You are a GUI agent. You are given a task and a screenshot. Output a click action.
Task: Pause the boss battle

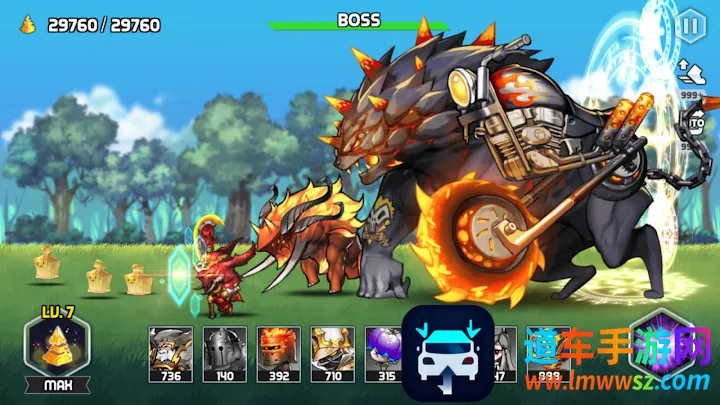tap(690, 26)
